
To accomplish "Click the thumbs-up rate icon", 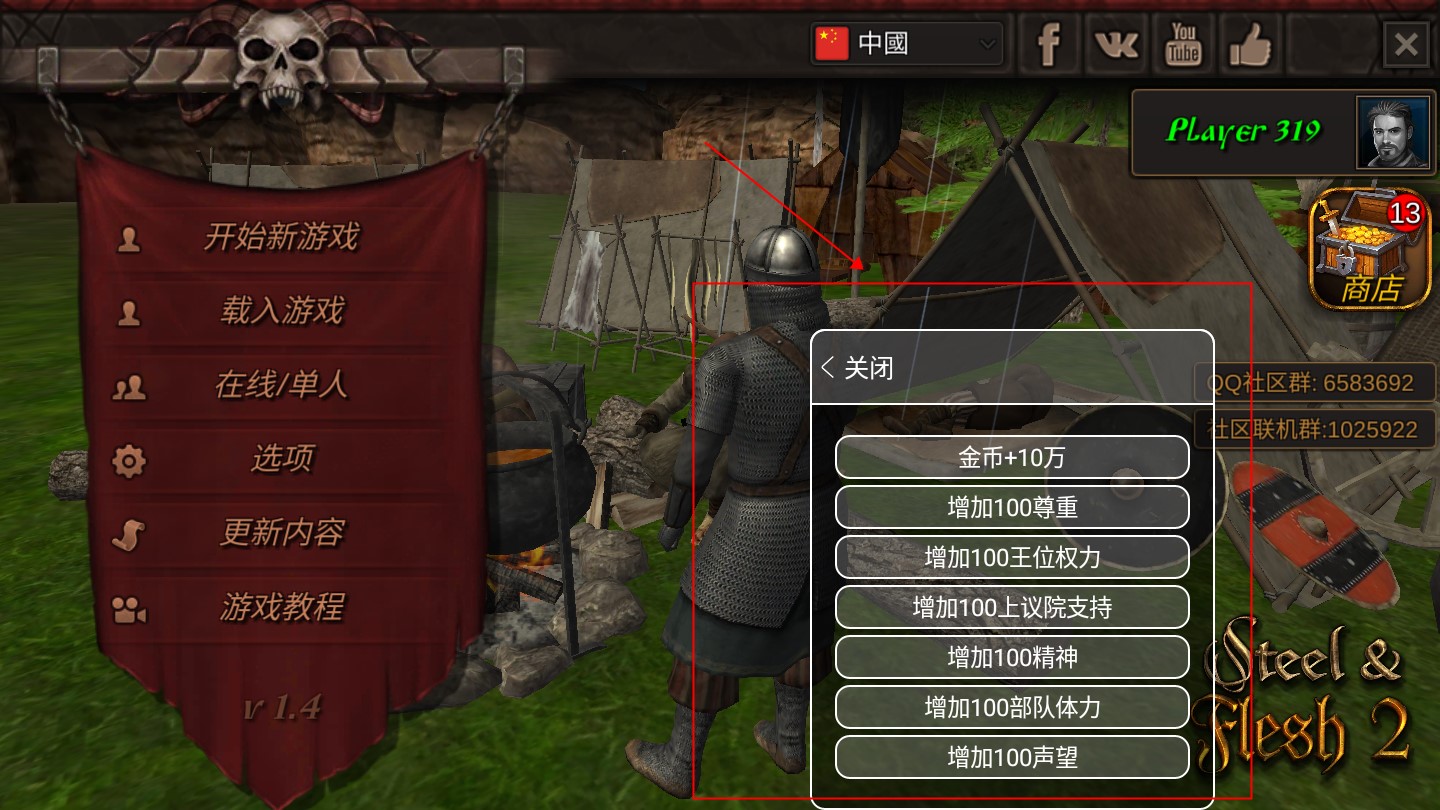I will (1249, 44).
